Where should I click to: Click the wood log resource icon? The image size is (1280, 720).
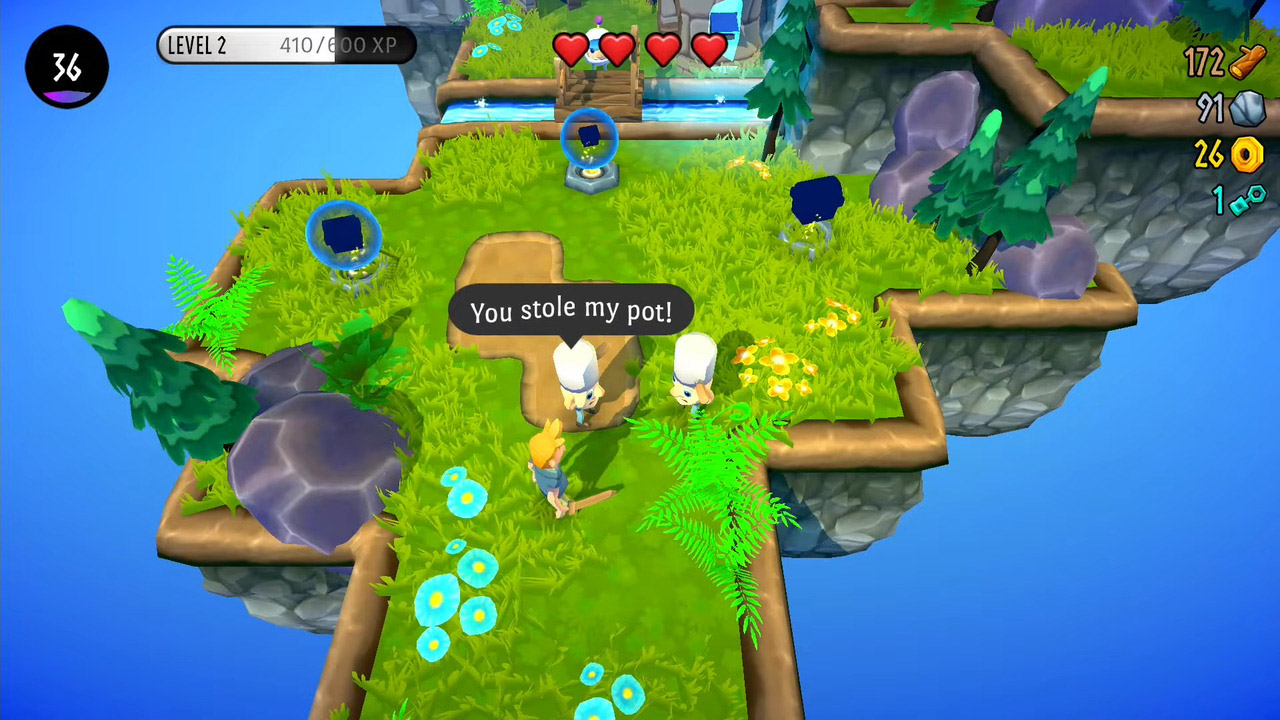(x=1248, y=62)
